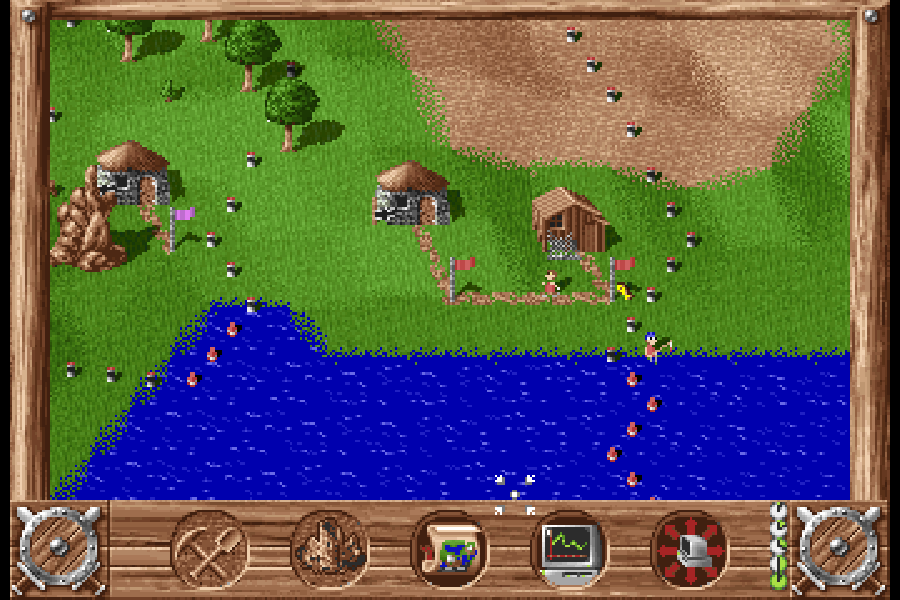Image resolution: width=900 pixels, height=600 pixels.
Task: Open the world map scroll
Action: [450, 549]
